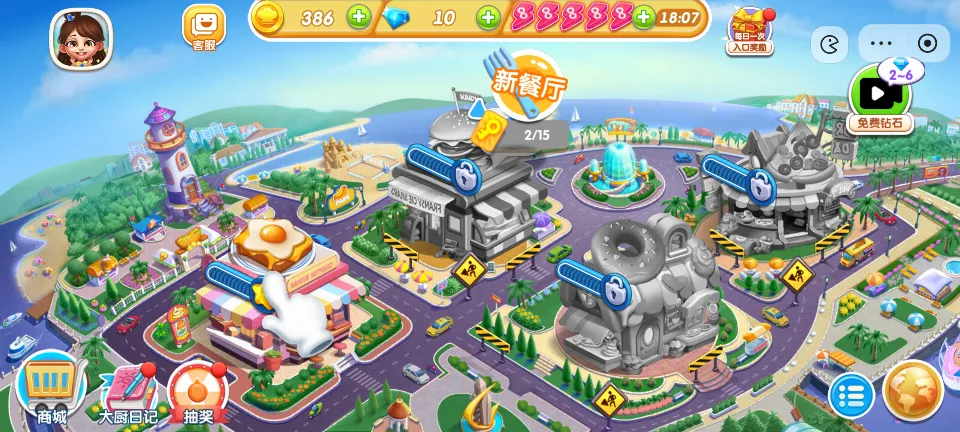Open the 抽奖 lottery
The image size is (960, 432).
point(197,392)
